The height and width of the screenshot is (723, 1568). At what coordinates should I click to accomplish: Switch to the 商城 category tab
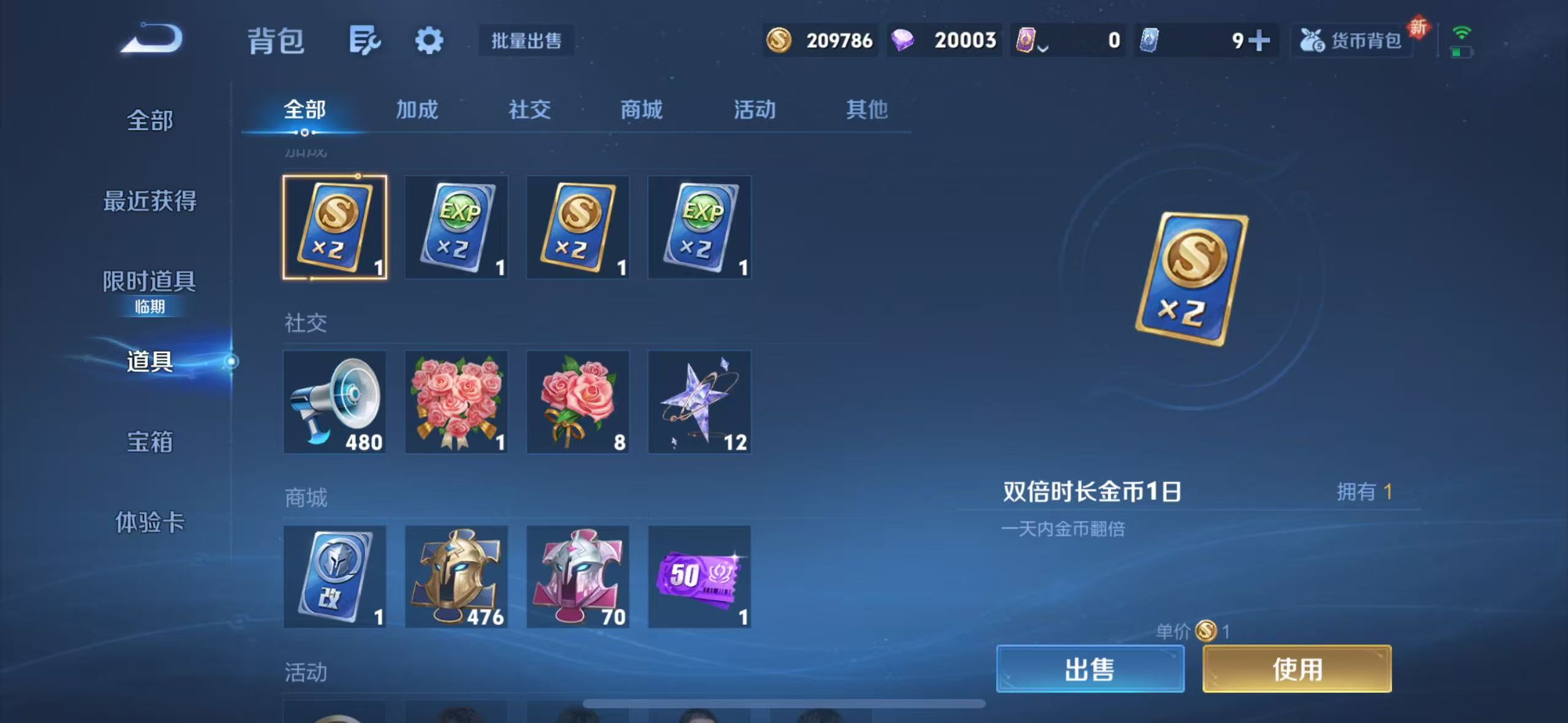640,110
